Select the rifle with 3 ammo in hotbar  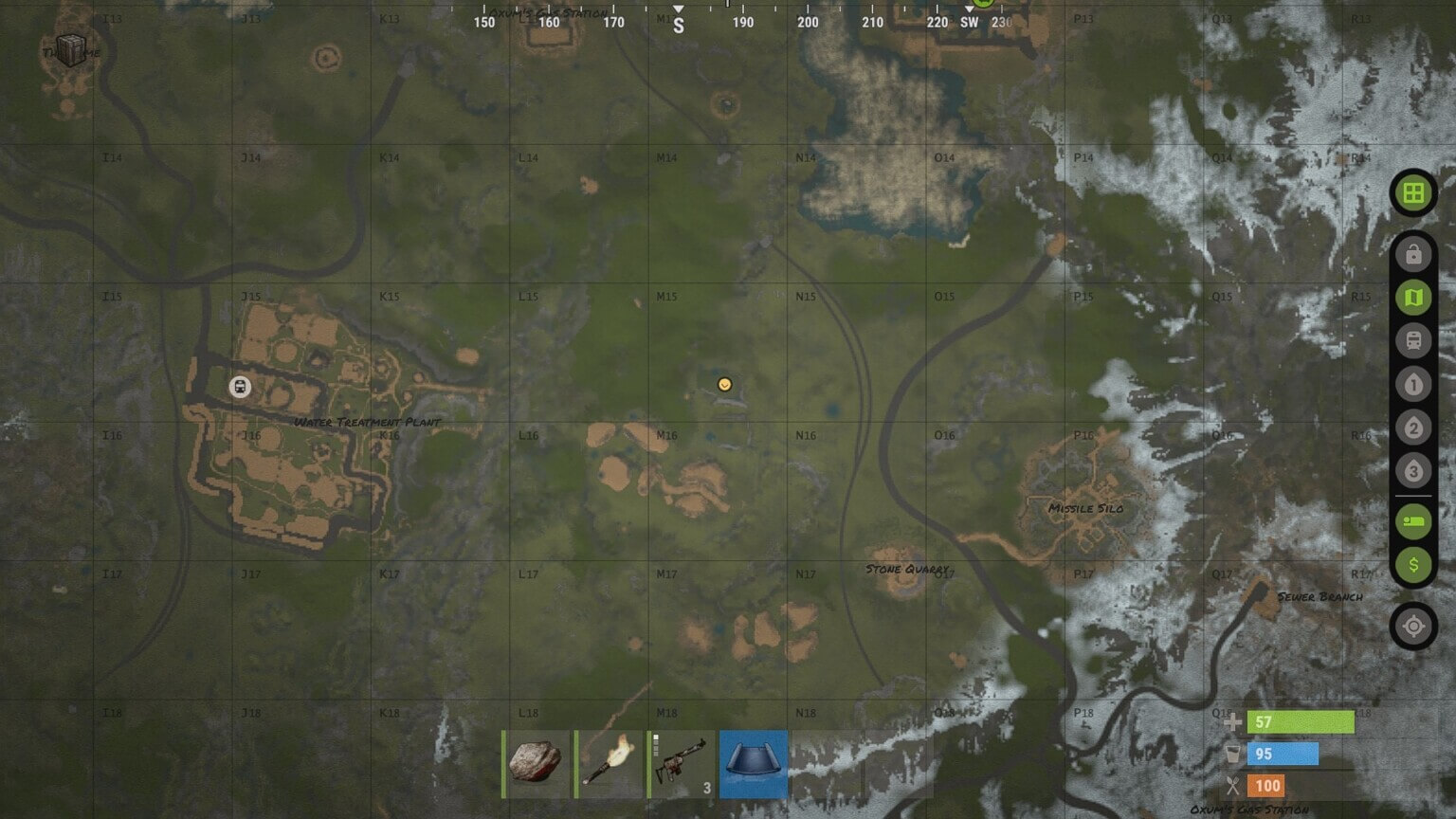[681, 763]
